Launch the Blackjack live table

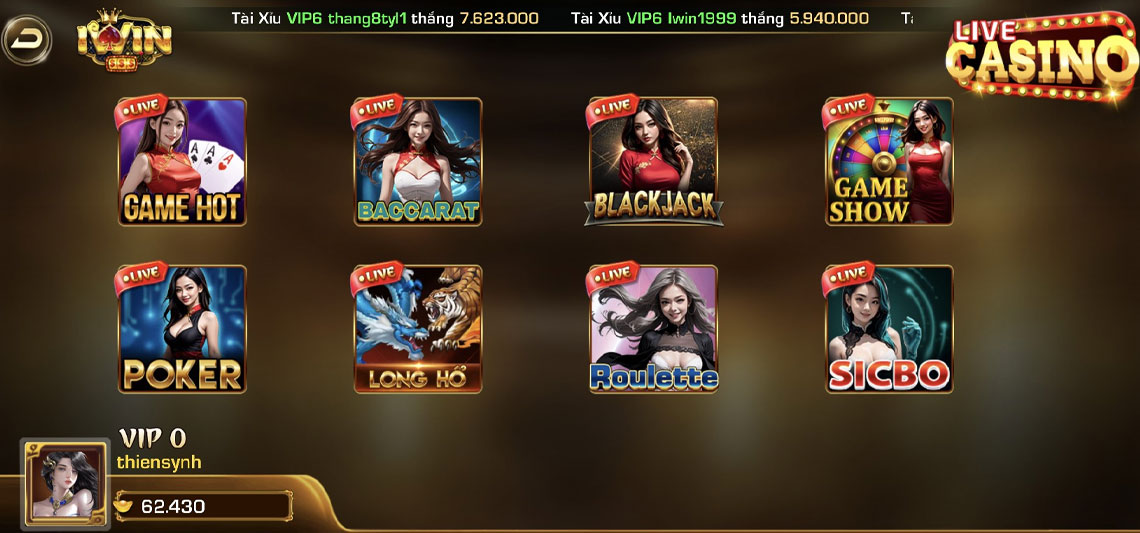pos(653,162)
